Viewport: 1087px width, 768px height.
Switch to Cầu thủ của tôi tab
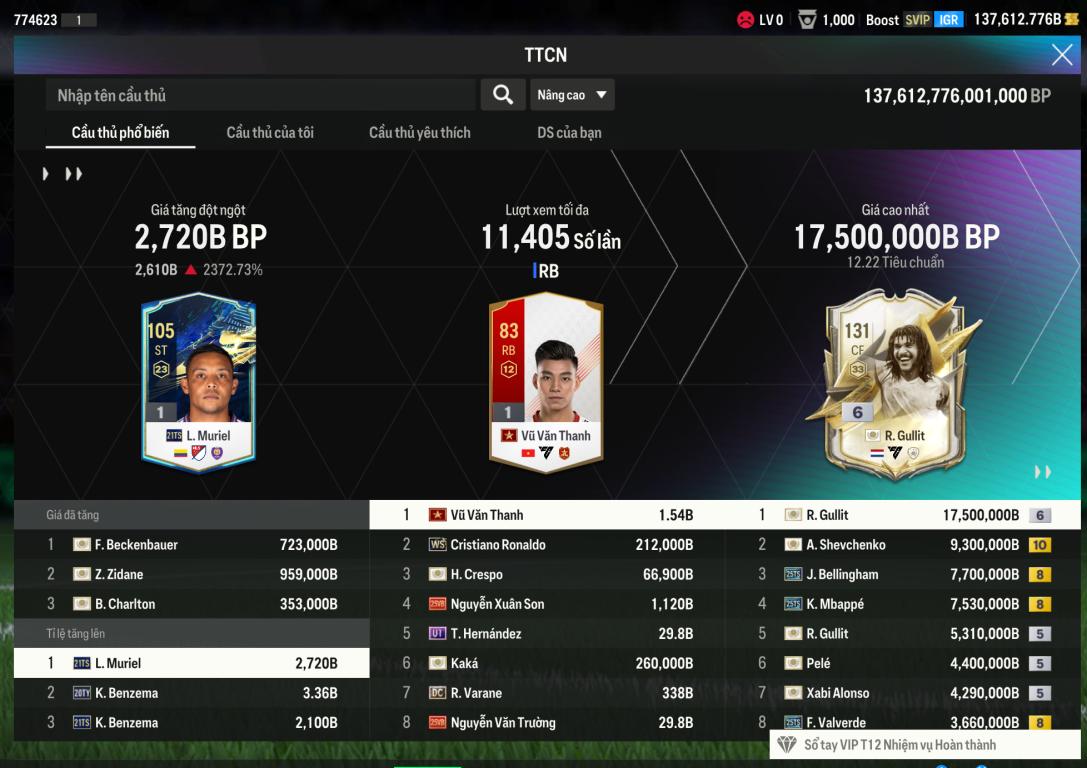click(x=270, y=132)
